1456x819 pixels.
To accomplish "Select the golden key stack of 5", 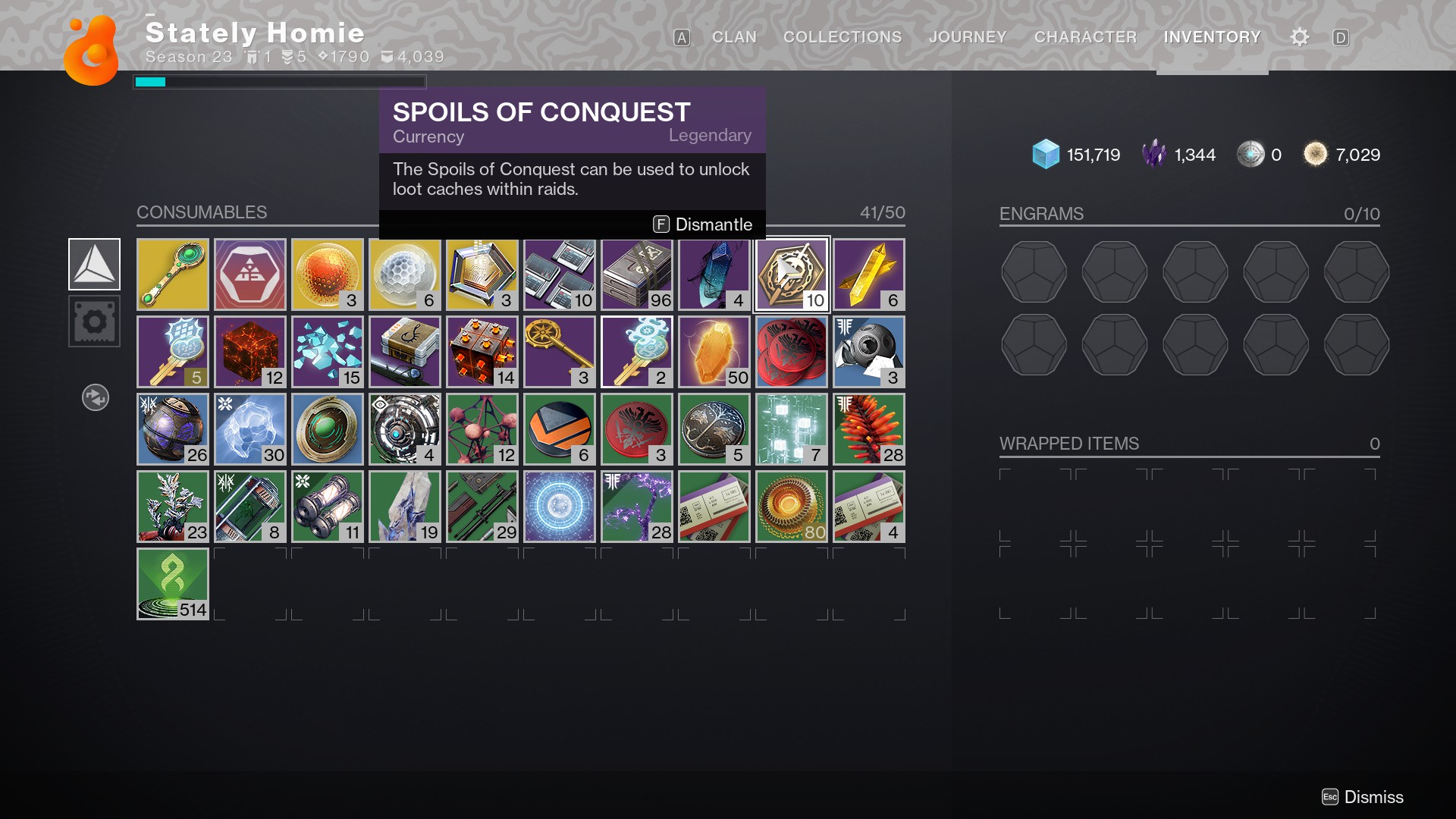I will point(172,351).
